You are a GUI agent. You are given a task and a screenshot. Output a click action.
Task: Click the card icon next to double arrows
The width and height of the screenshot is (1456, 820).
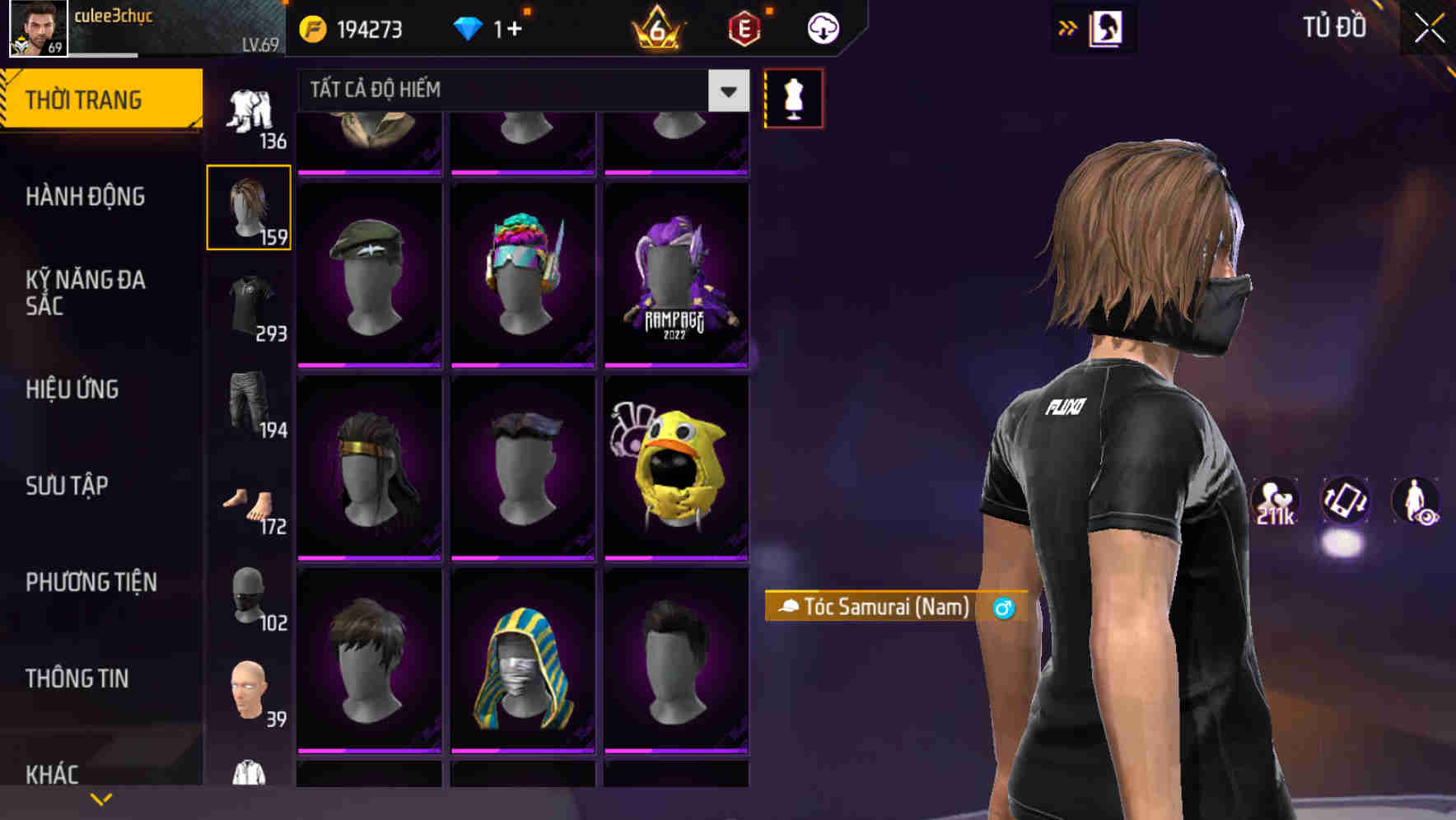click(1107, 27)
